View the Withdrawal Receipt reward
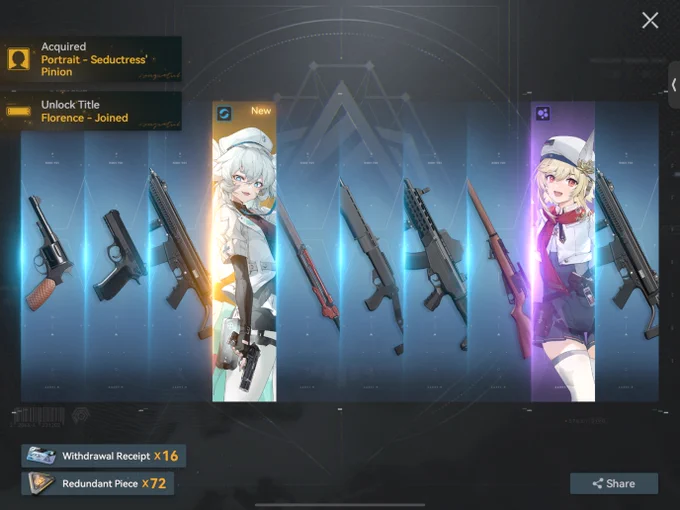The image size is (680, 510). point(103,456)
